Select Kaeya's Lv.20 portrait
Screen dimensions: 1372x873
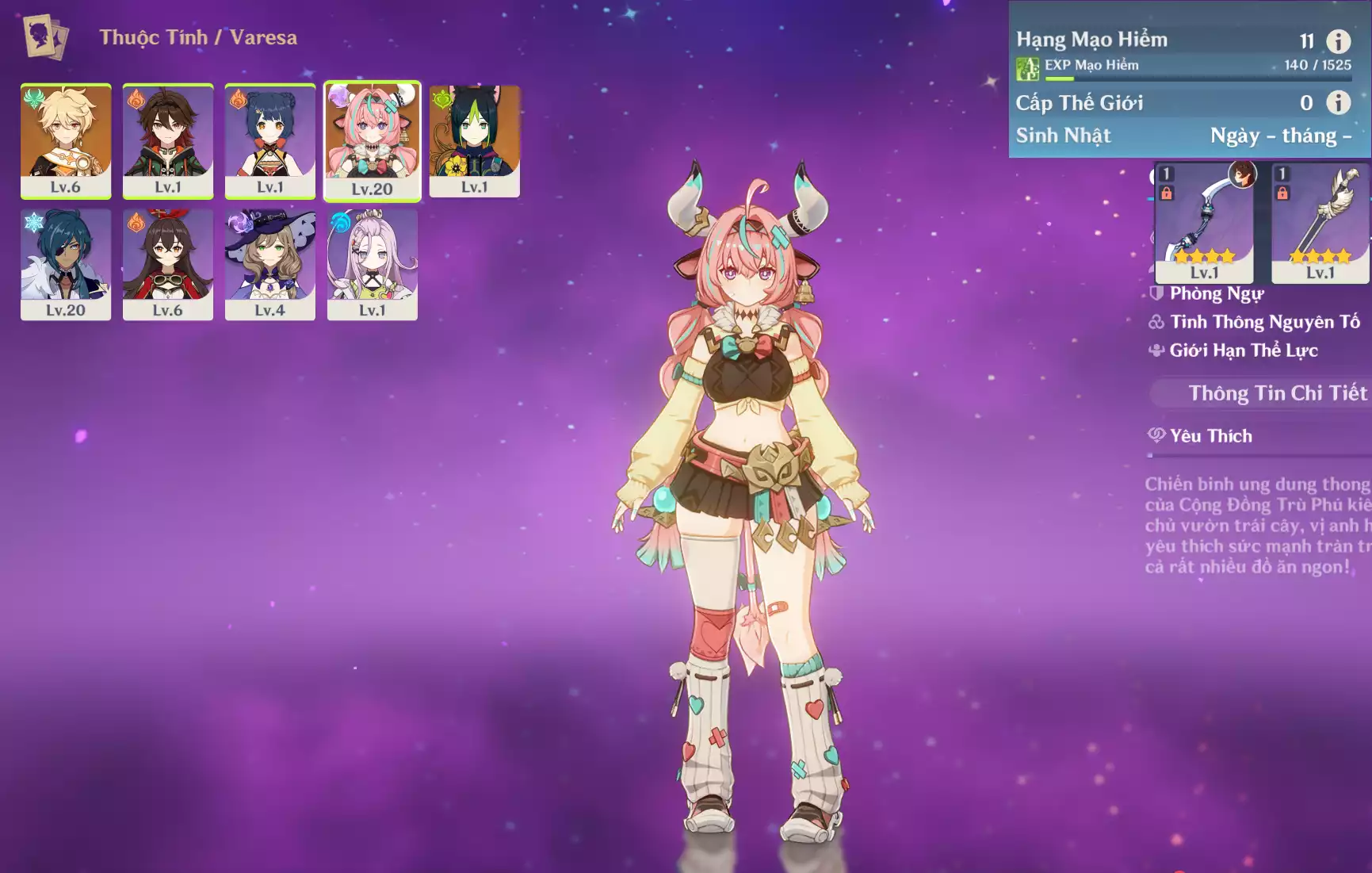click(66, 264)
